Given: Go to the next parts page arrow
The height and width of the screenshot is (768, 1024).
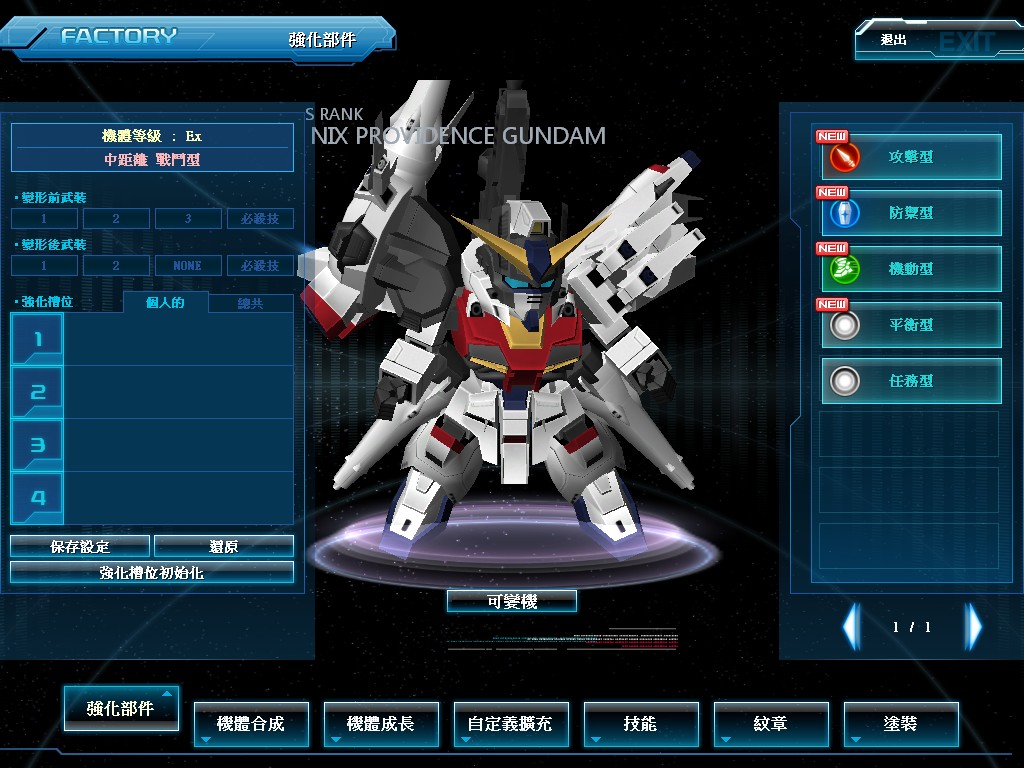Looking at the screenshot, I should [973, 627].
